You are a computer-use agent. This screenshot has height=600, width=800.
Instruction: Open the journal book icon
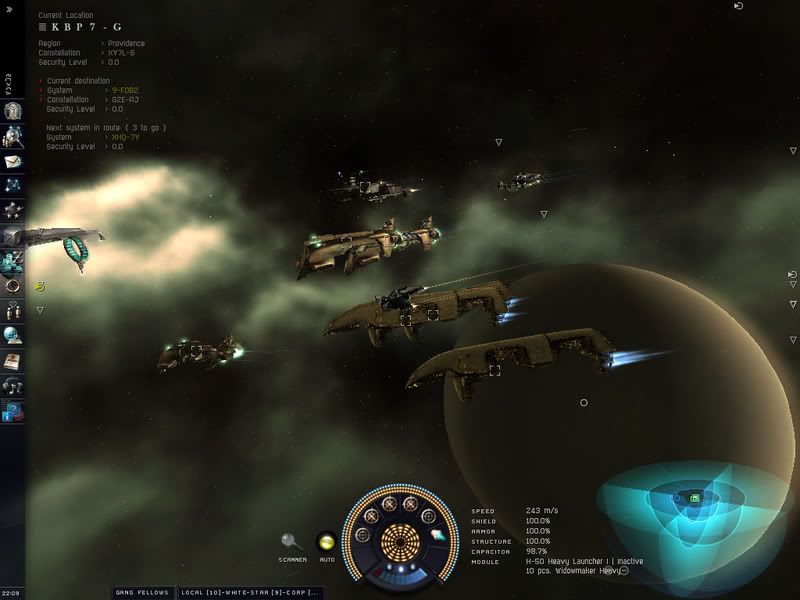(x=13, y=360)
